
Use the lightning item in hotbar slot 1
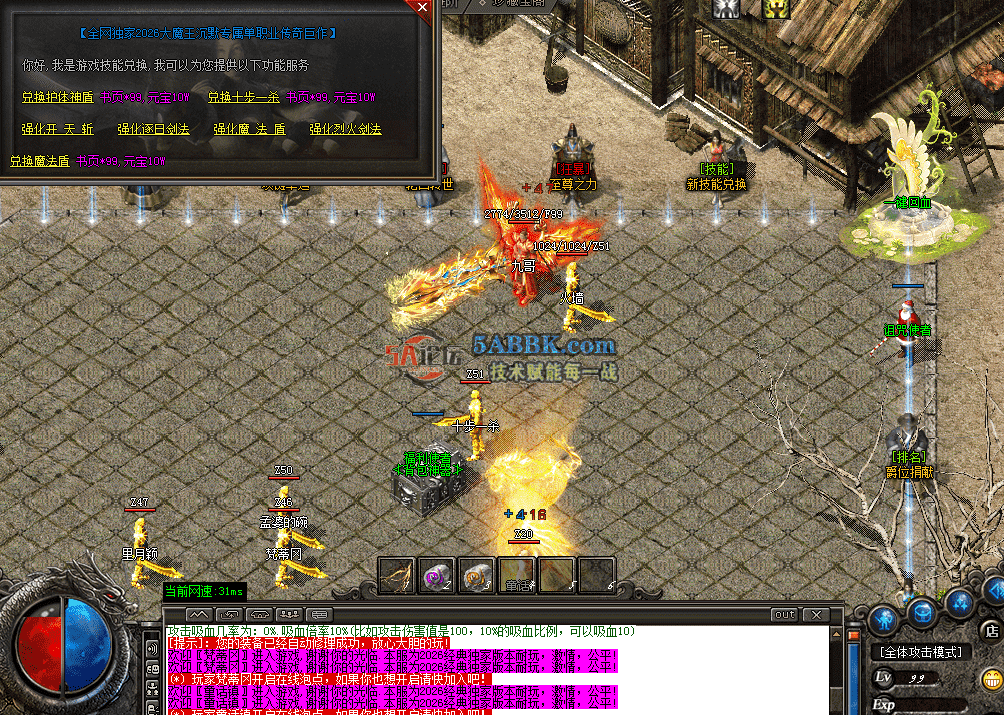[x=396, y=574]
